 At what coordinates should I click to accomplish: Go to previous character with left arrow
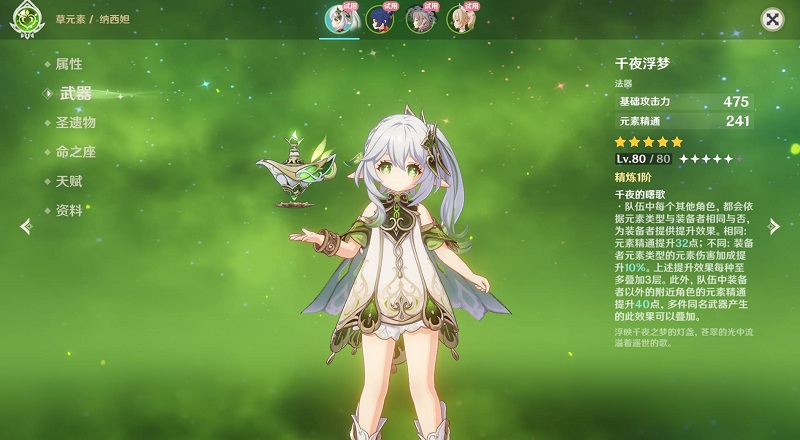click(26, 227)
